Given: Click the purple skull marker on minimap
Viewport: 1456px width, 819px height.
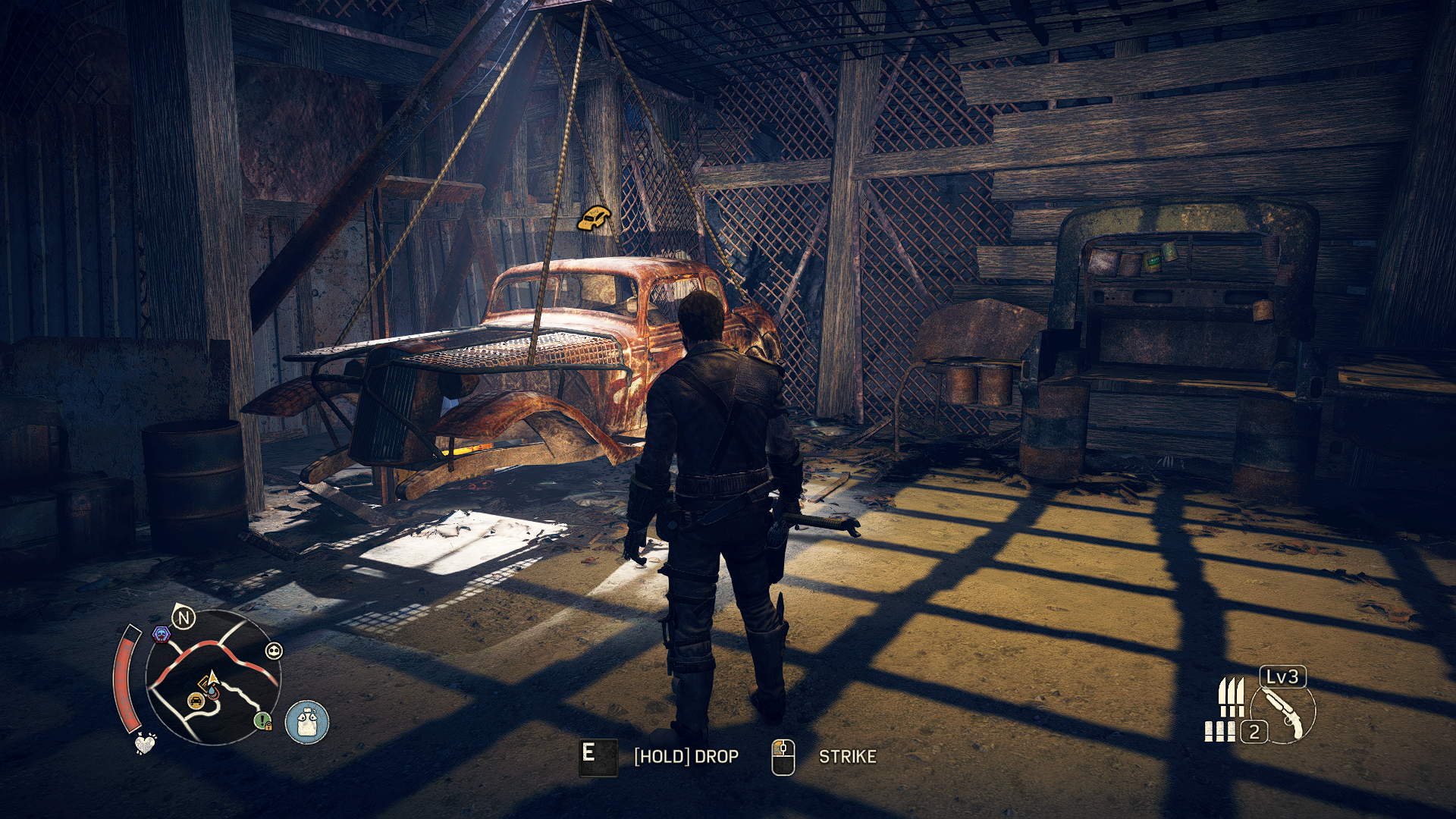Looking at the screenshot, I should tap(161, 634).
